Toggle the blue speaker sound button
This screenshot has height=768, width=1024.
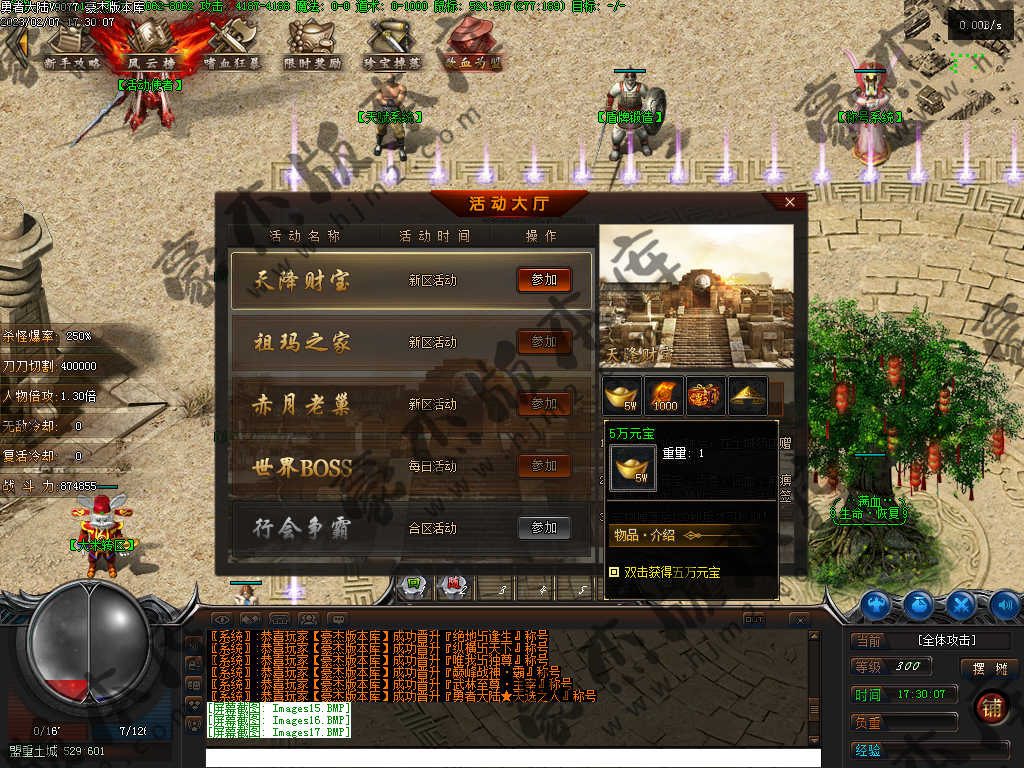(1004, 604)
